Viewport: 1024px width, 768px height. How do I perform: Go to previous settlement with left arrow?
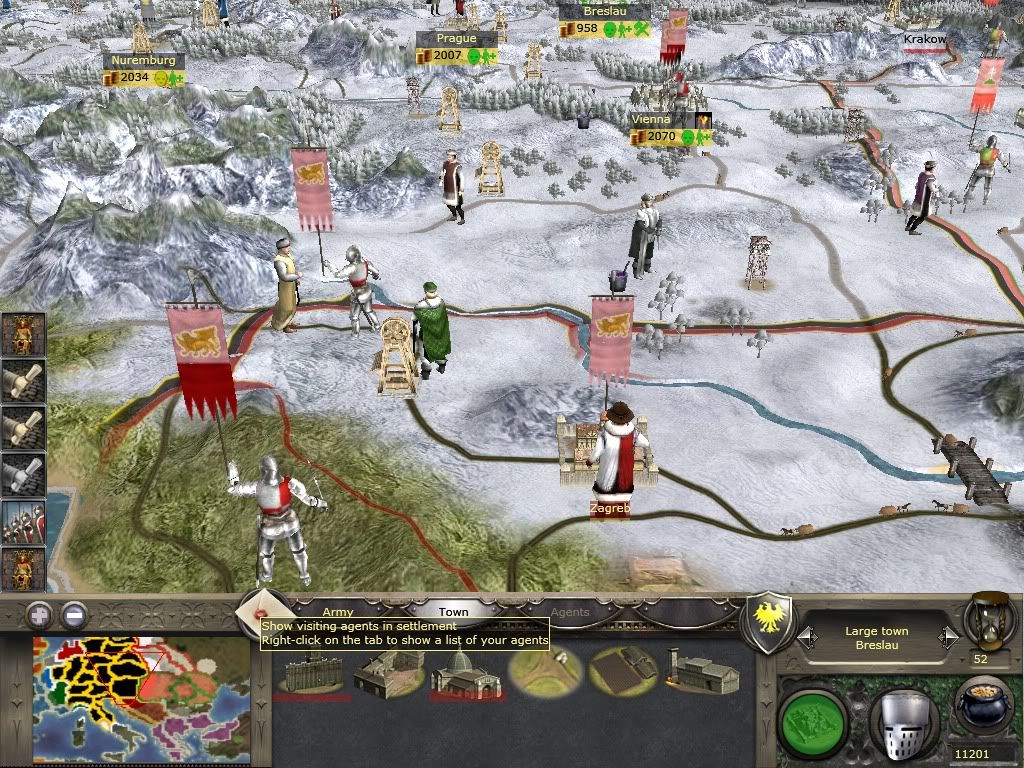pyautogui.click(x=804, y=636)
